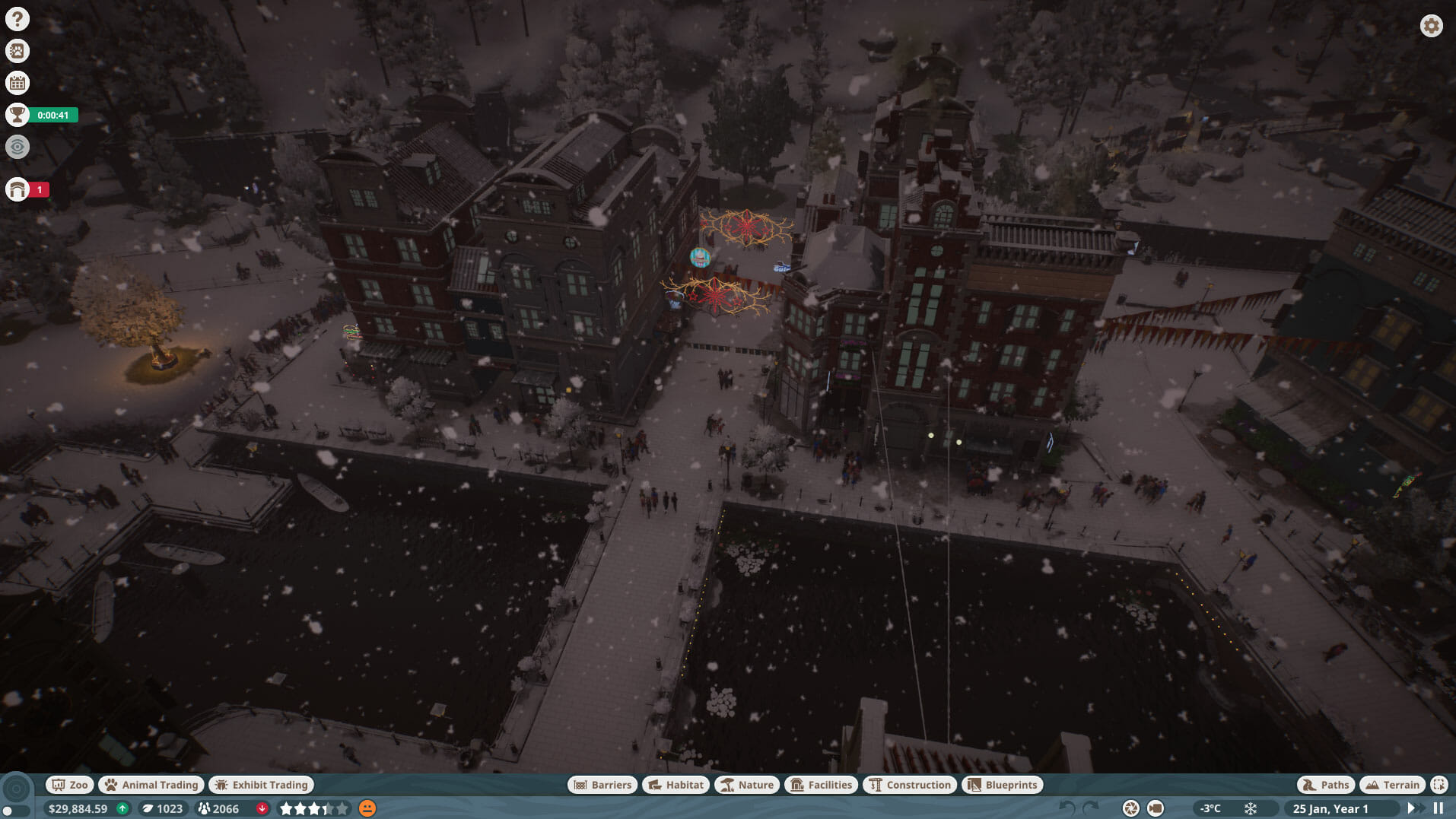Open the Zoo management menu
Viewport: 1456px width, 819px height.
(70, 785)
